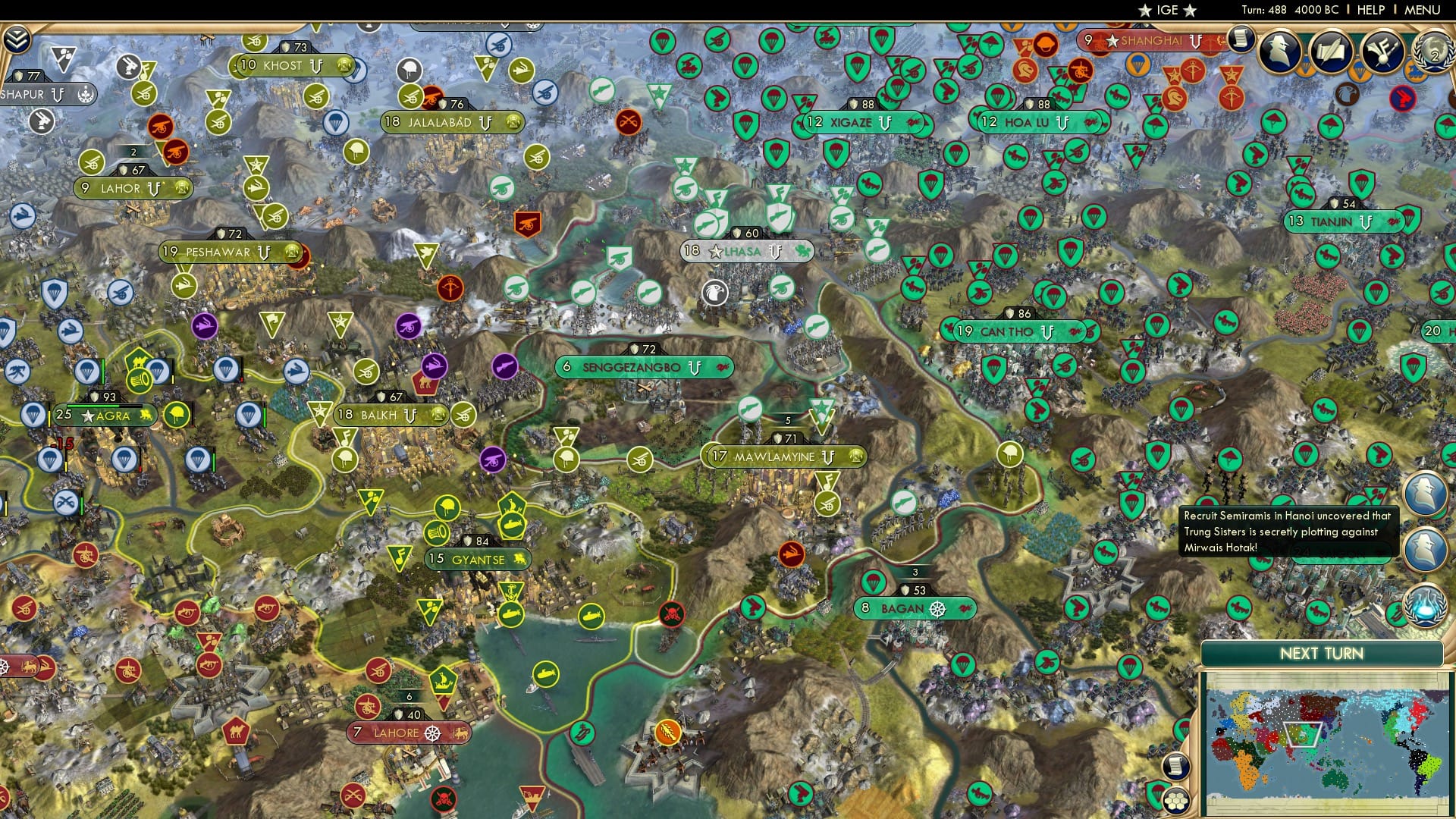Collapse the panel with the double-chevron at top left
This screenshot has height=819, width=1456.
tap(17, 39)
